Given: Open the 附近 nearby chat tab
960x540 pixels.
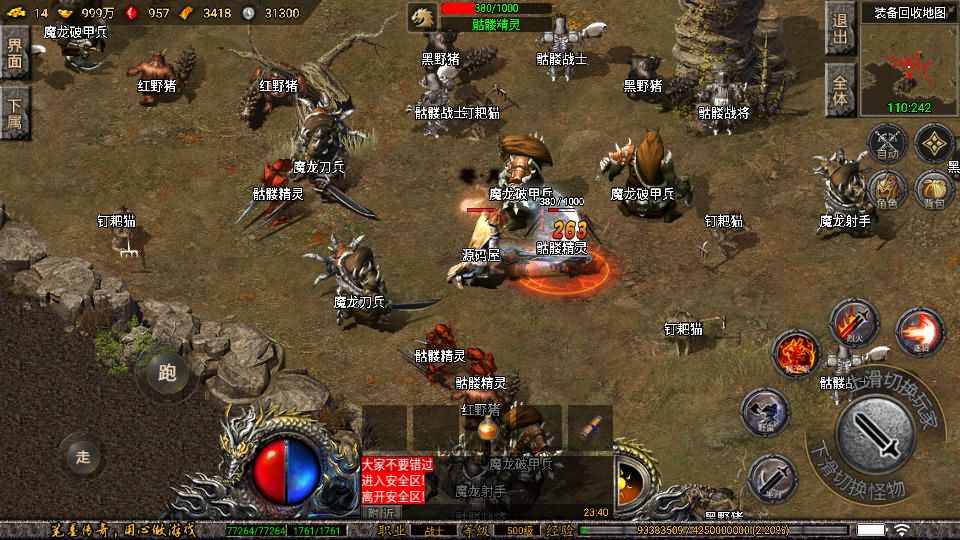Looking at the screenshot, I should coord(381,512).
